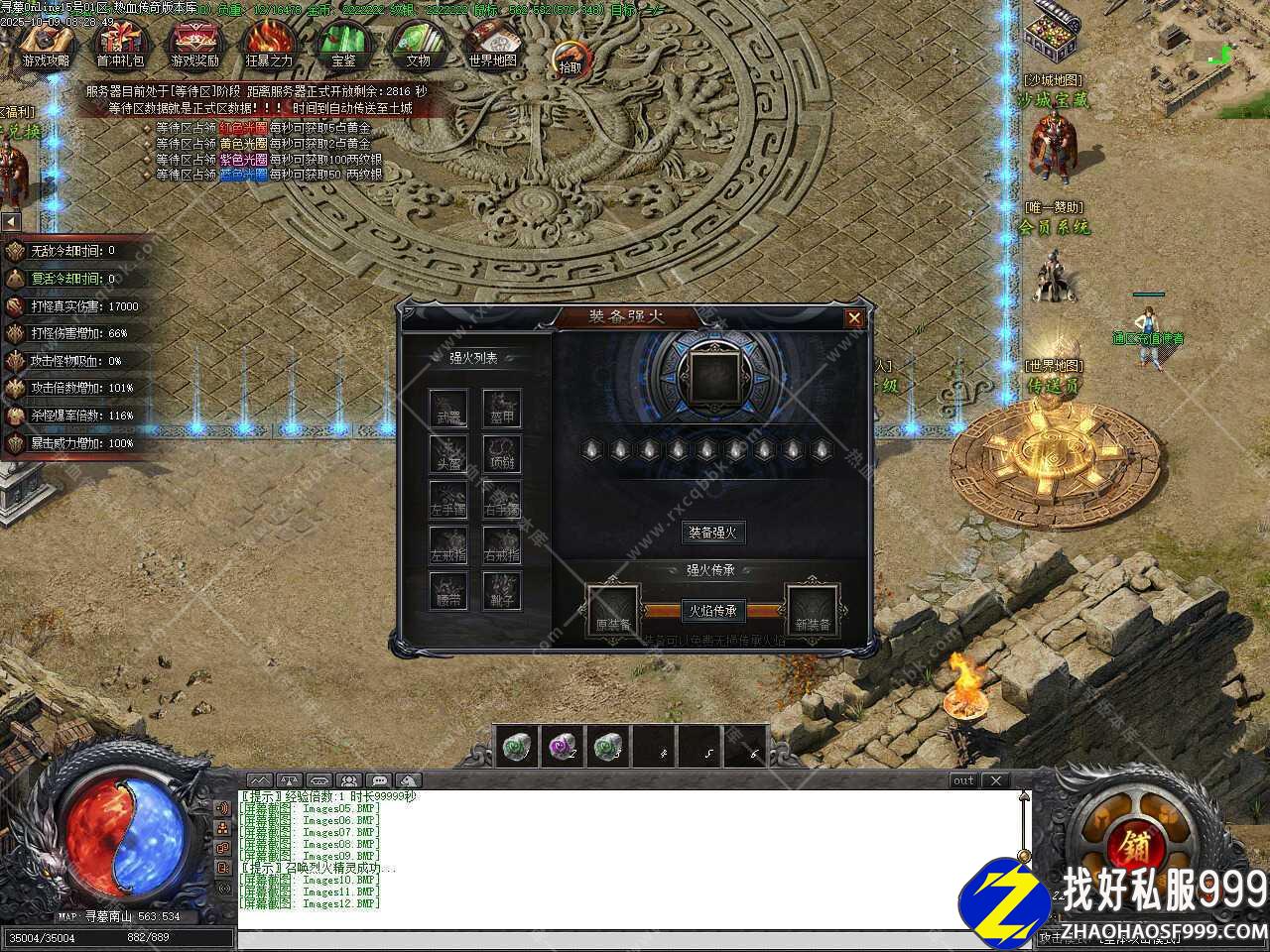The image size is (1270, 952).
Task: Click the 装备强火 enhance button
Action: click(712, 533)
